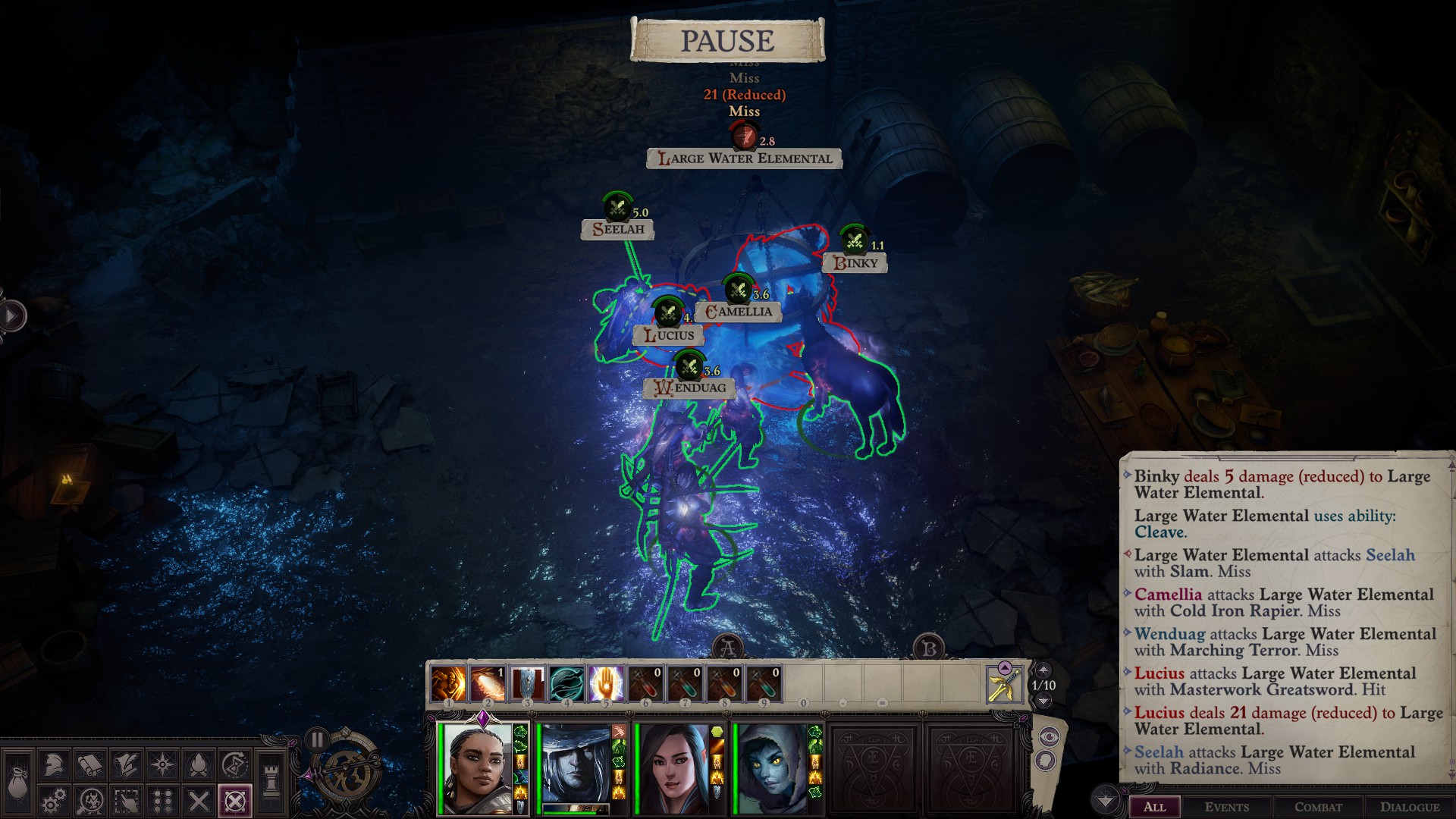Select the red potion in slot 6

click(x=645, y=684)
